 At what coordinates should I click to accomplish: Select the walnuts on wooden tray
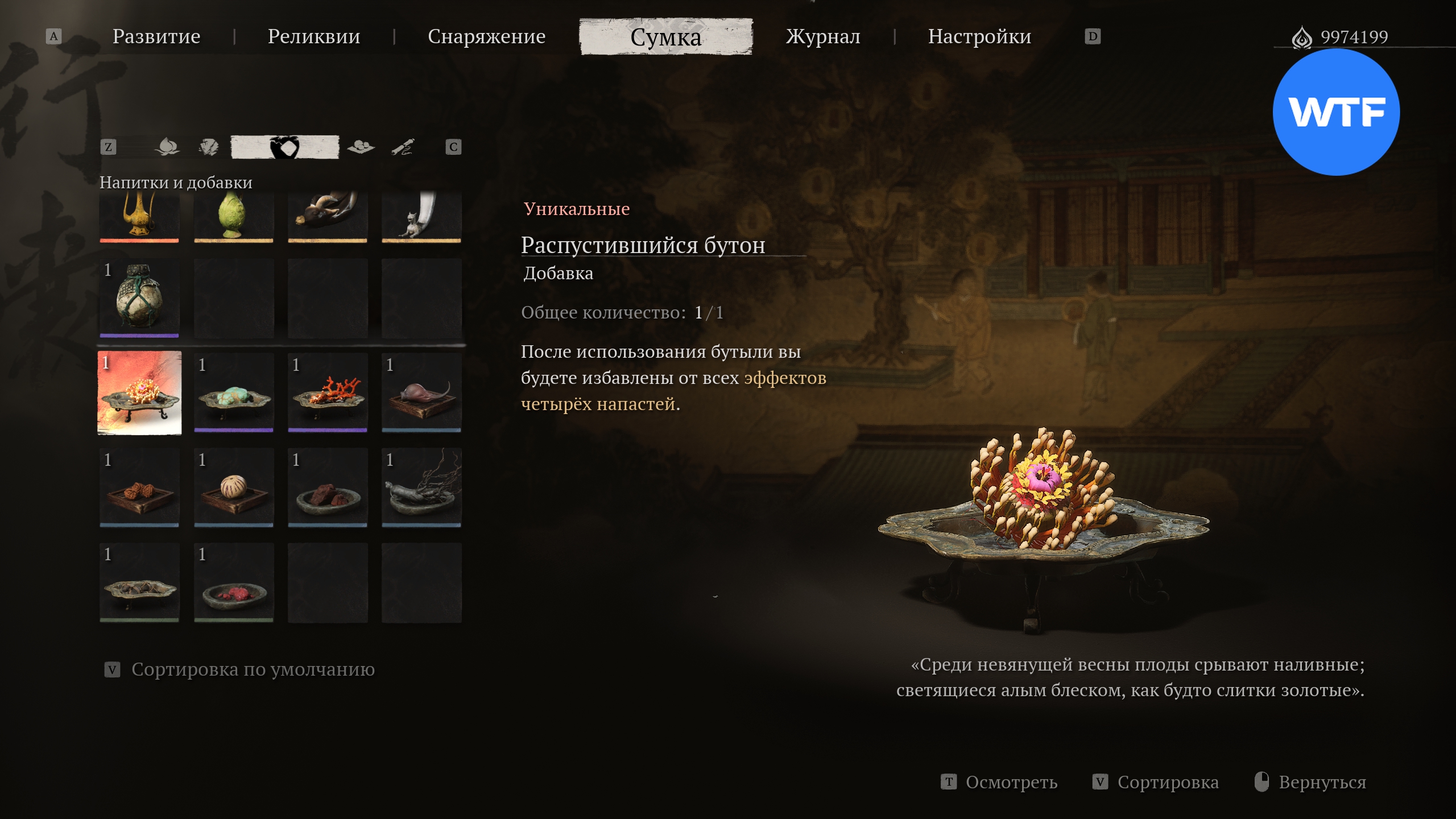click(139, 487)
